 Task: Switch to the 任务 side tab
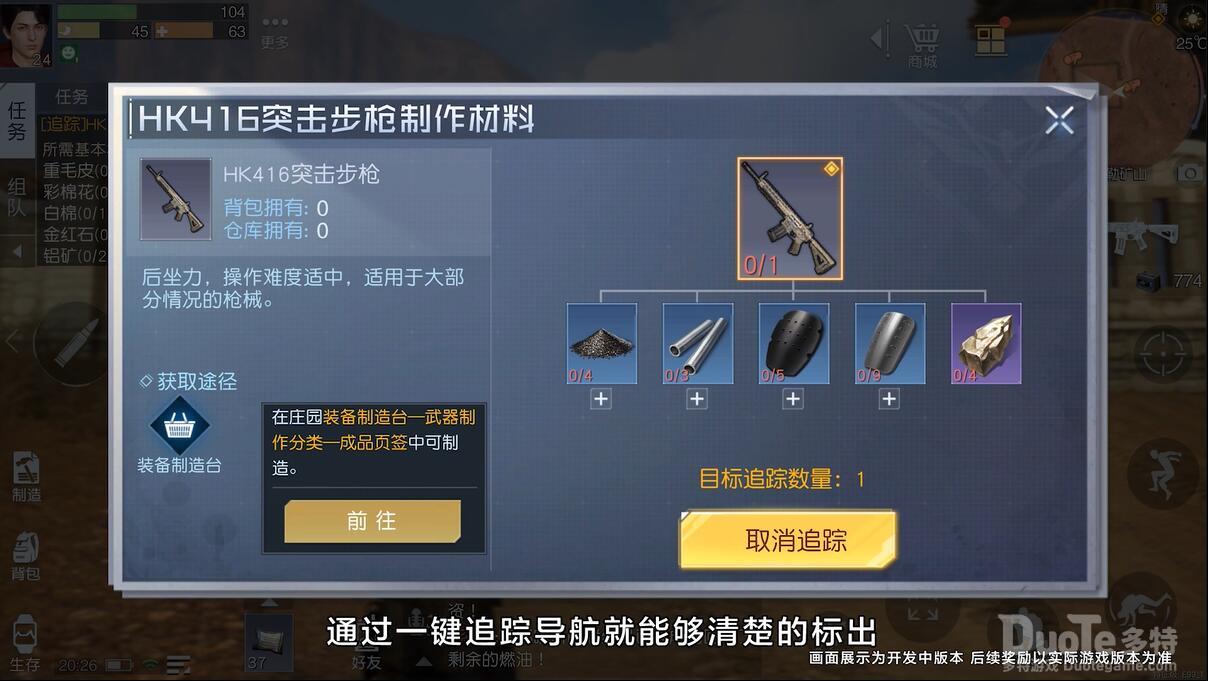(x=17, y=120)
